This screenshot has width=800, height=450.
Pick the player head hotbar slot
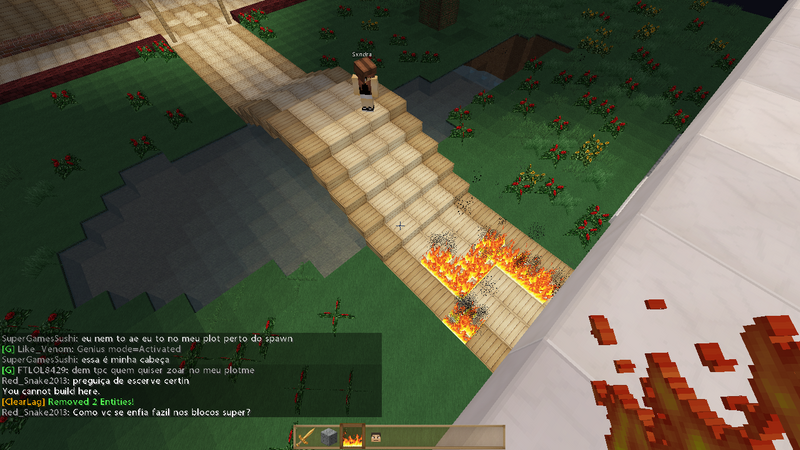click(x=377, y=437)
